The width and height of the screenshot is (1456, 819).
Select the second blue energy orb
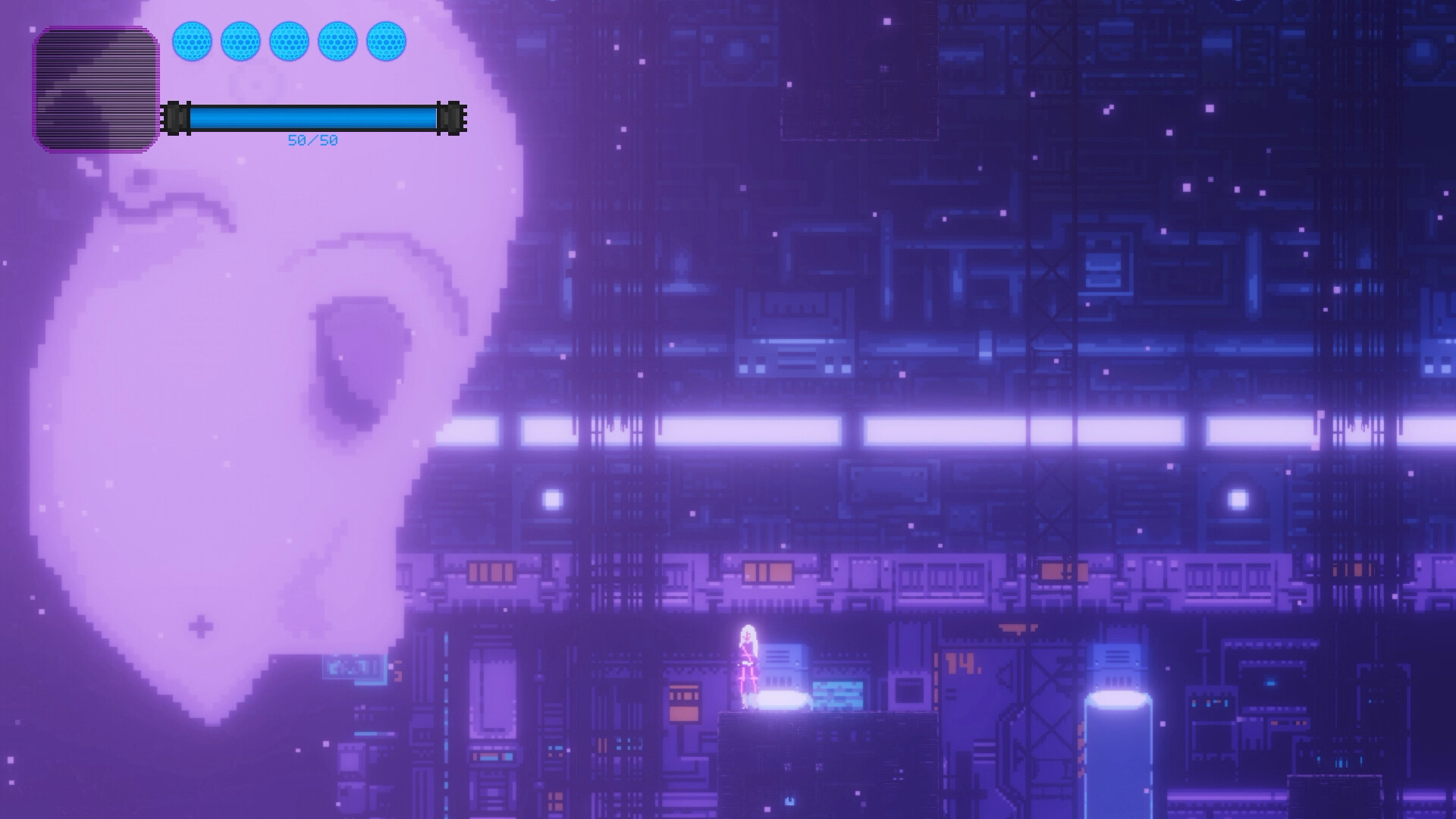[x=243, y=42]
